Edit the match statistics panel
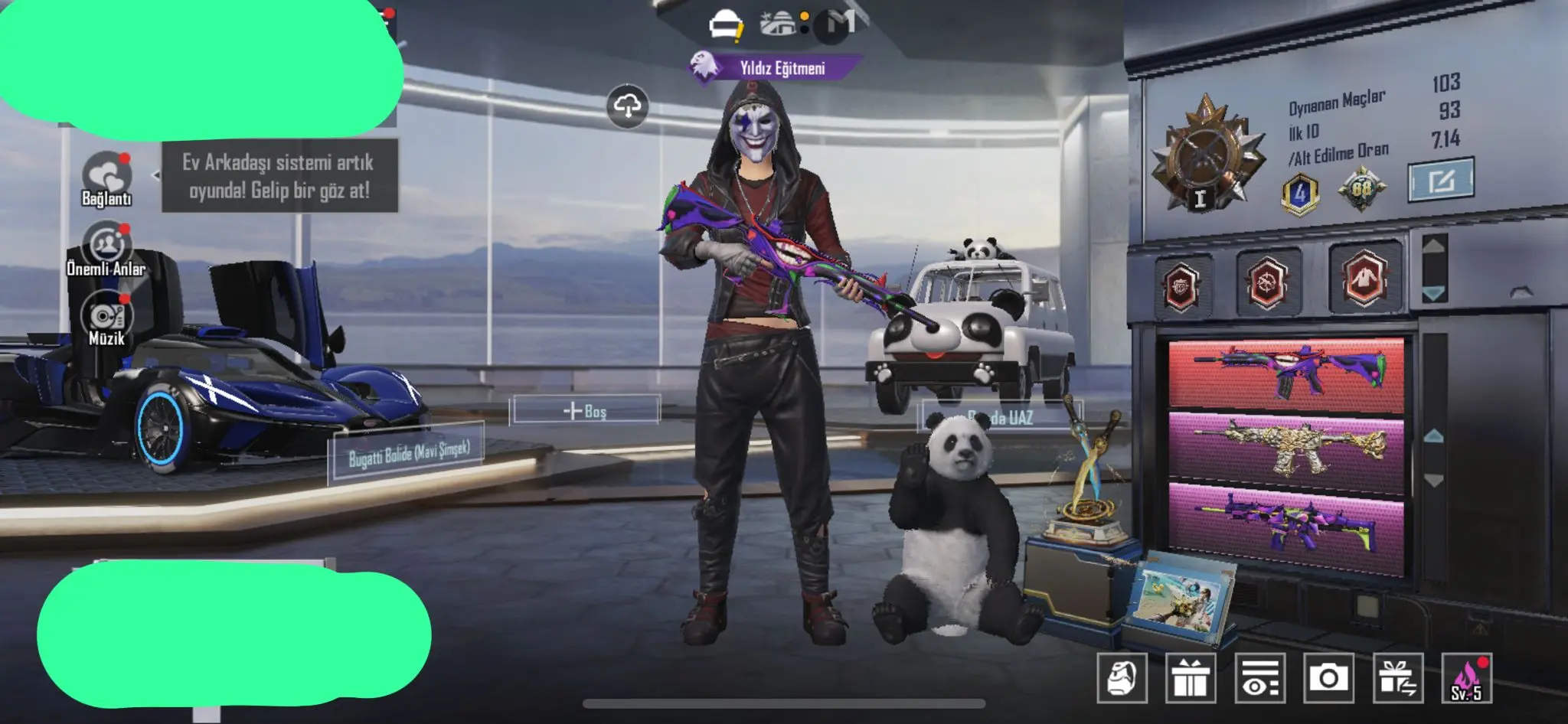The height and width of the screenshot is (724, 1568). 1440,180
